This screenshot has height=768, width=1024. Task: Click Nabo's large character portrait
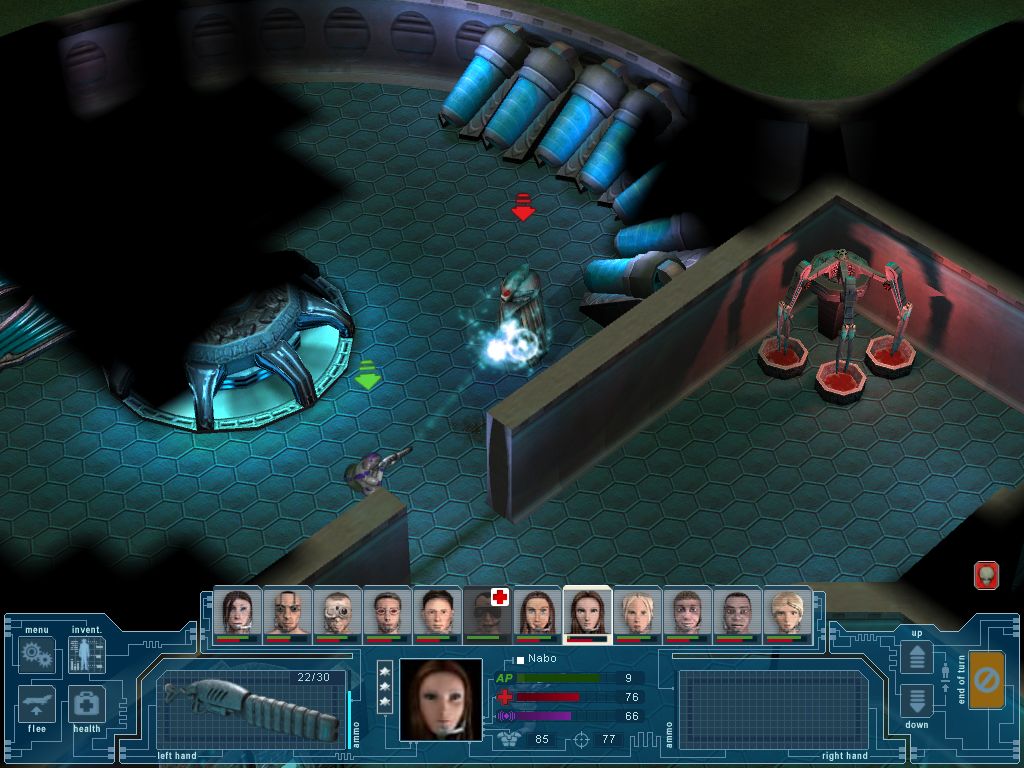[440, 699]
